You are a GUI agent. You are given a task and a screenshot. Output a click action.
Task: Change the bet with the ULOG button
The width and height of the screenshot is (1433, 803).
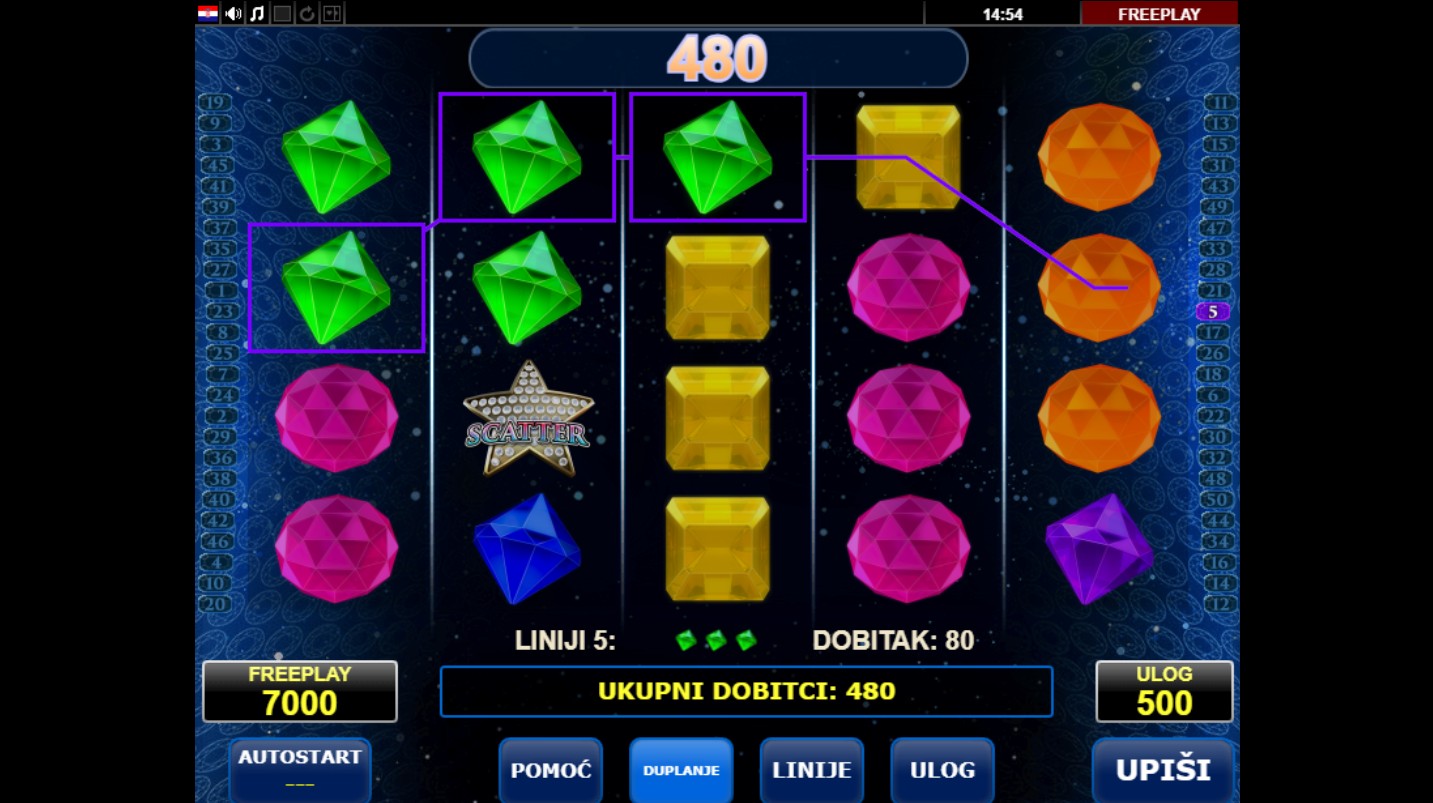[942, 771]
